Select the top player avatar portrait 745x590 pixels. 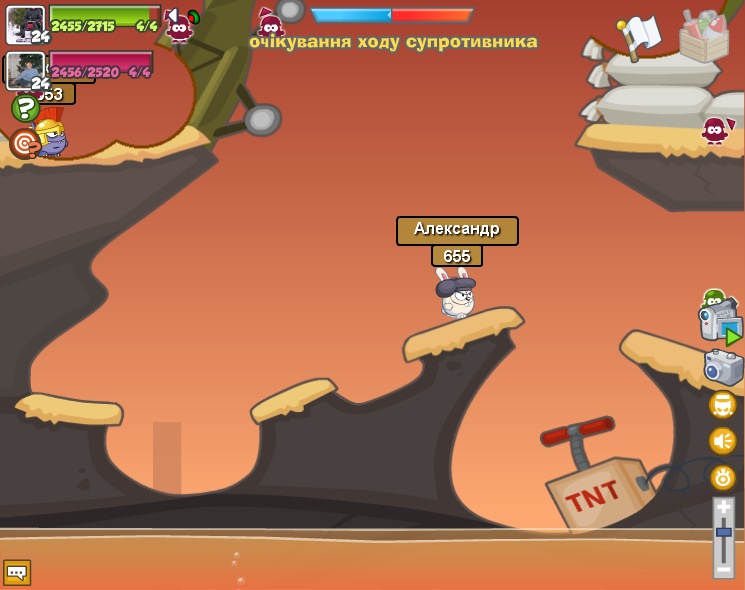pos(25,24)
